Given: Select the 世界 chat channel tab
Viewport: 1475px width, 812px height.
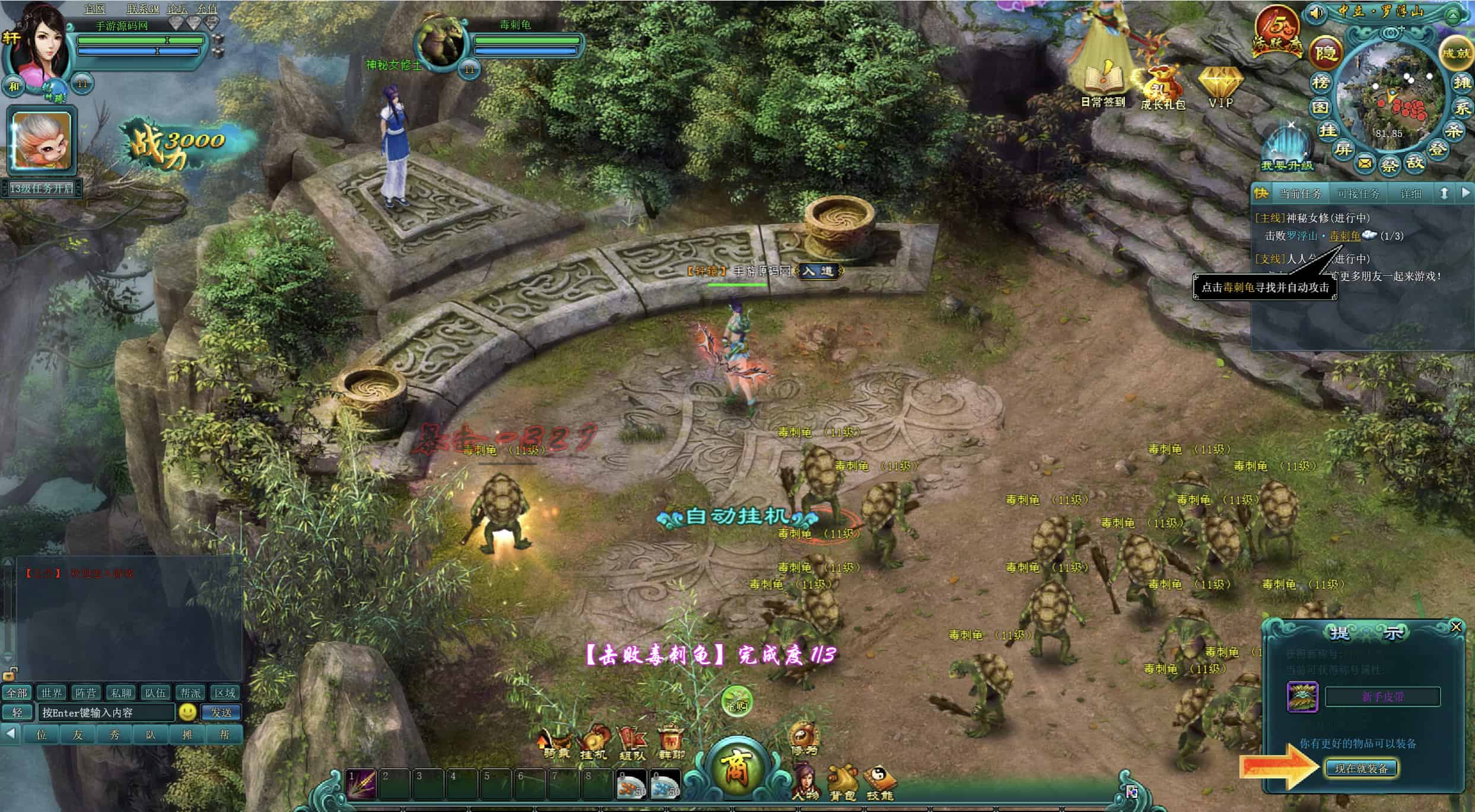Looking at the screenshot, I should (x=51, y=693).
